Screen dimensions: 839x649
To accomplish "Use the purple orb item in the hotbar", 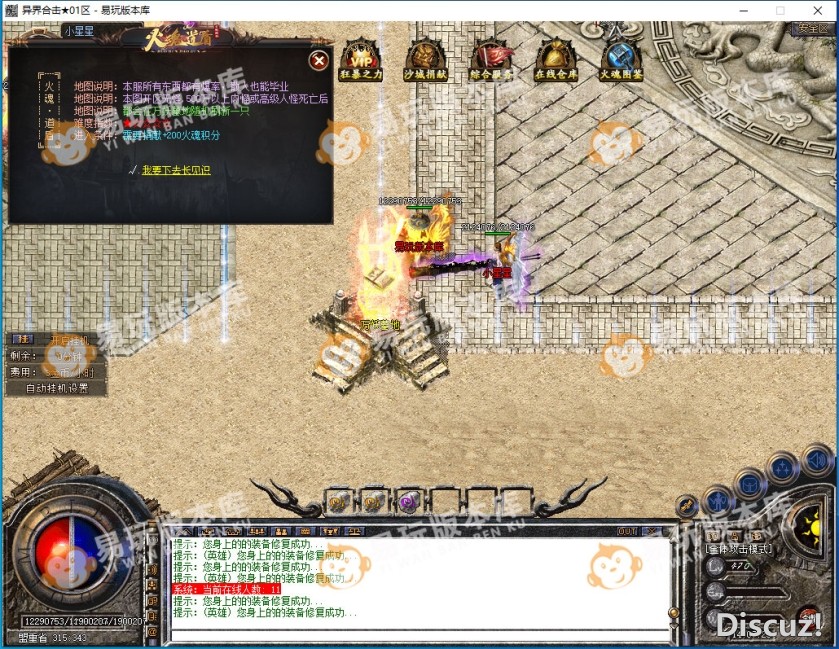I will click(408, 500).
